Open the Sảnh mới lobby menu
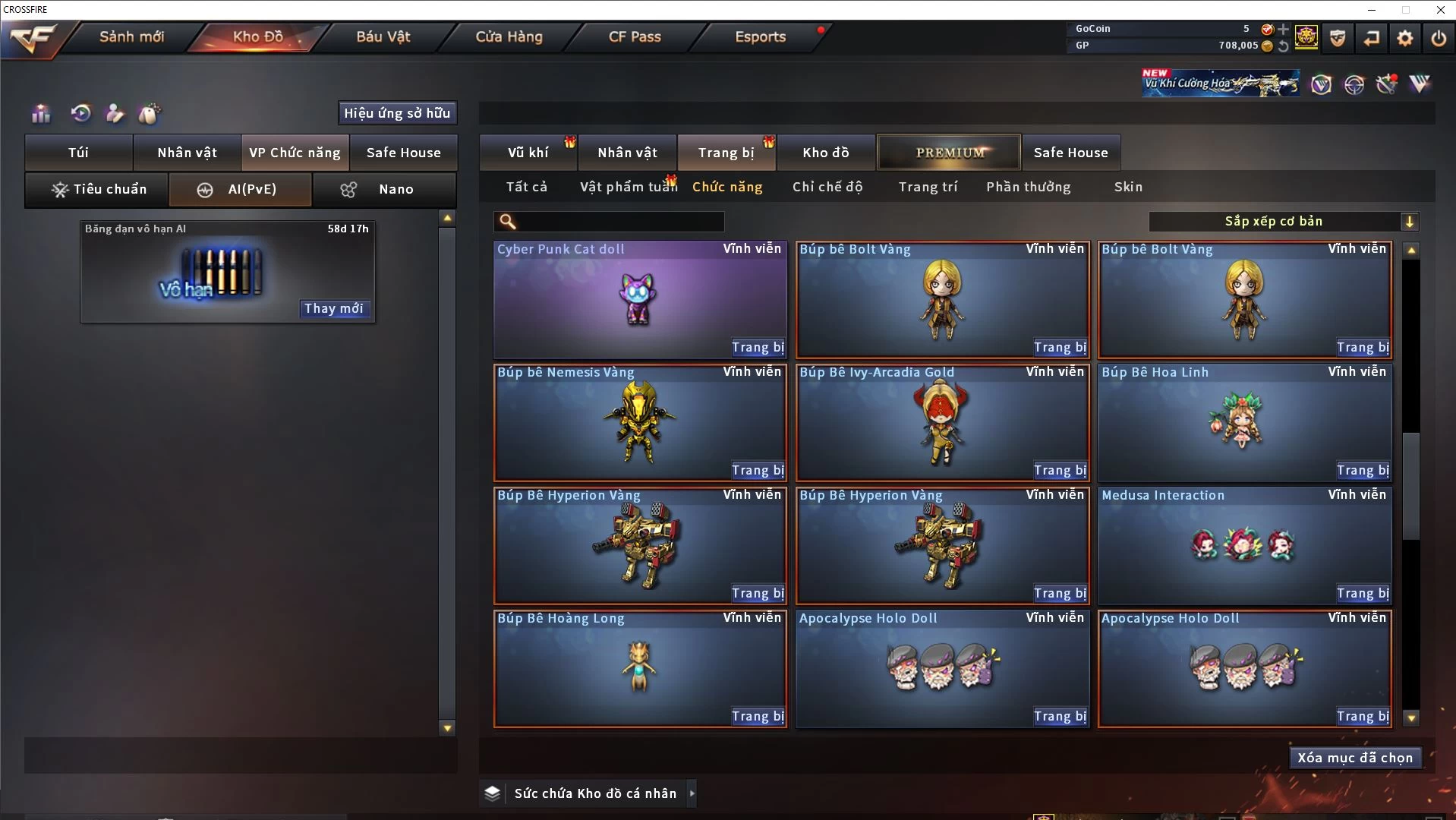Viewport: 1456px width, 820px height. coord(131,36)
